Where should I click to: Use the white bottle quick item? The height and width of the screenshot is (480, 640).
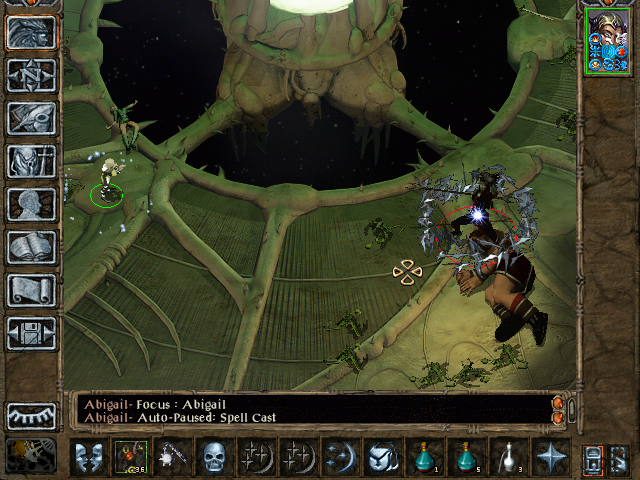coord(508,457)
